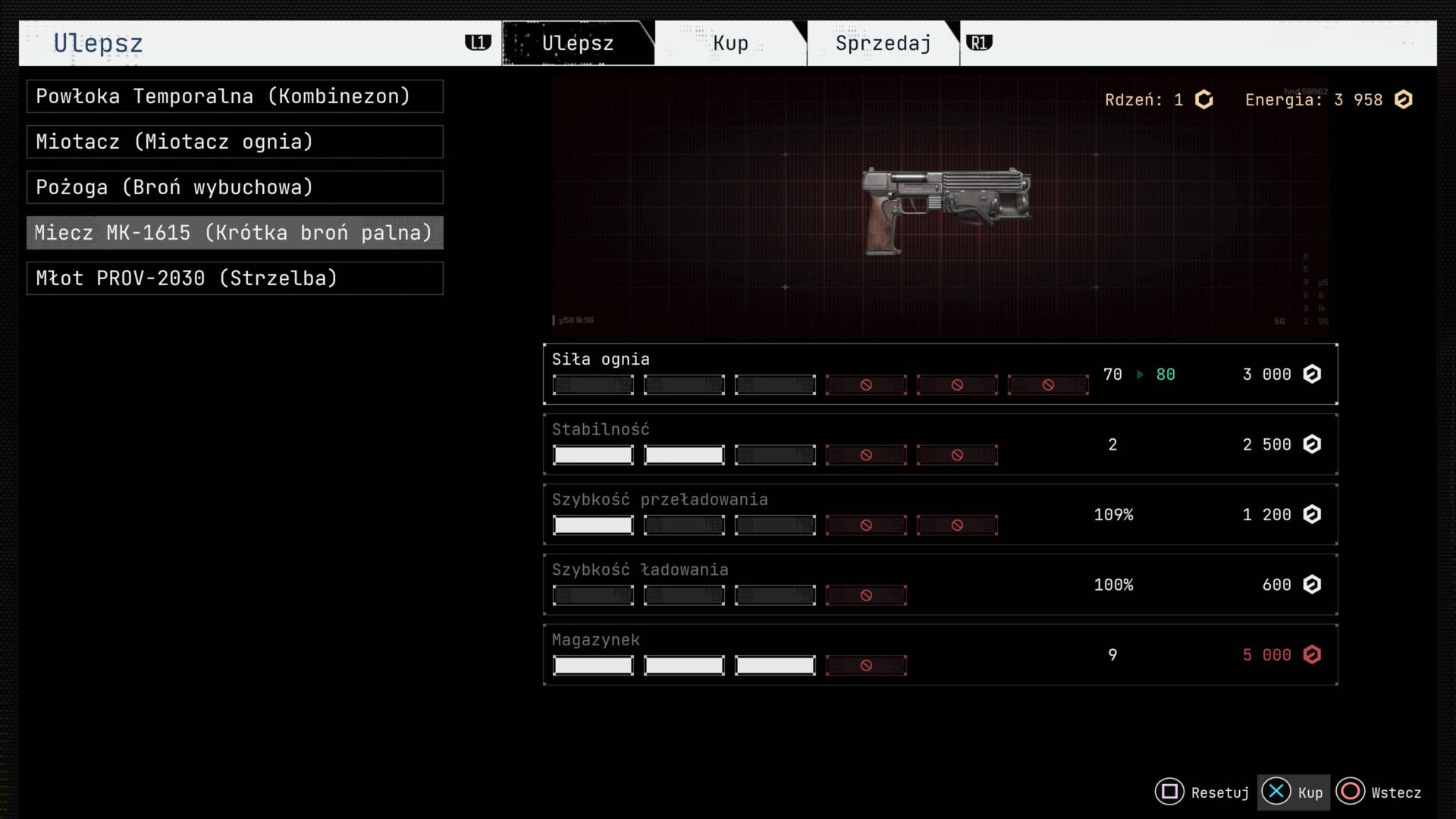The image size is (1456, 819).
Task: Select the Magazynek upgrade row
Action: 940,654
